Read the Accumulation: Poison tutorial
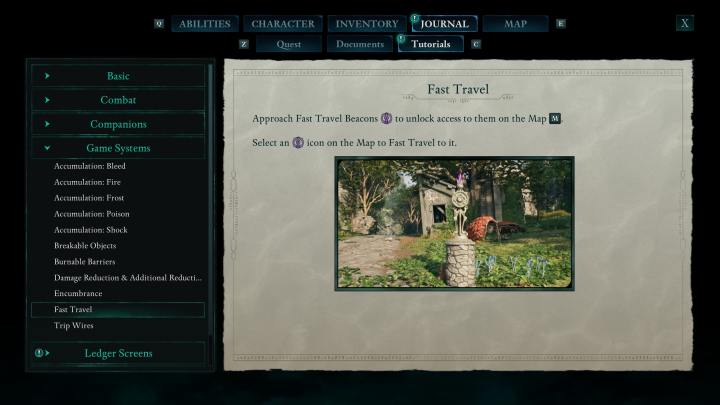 click(91, 214)
